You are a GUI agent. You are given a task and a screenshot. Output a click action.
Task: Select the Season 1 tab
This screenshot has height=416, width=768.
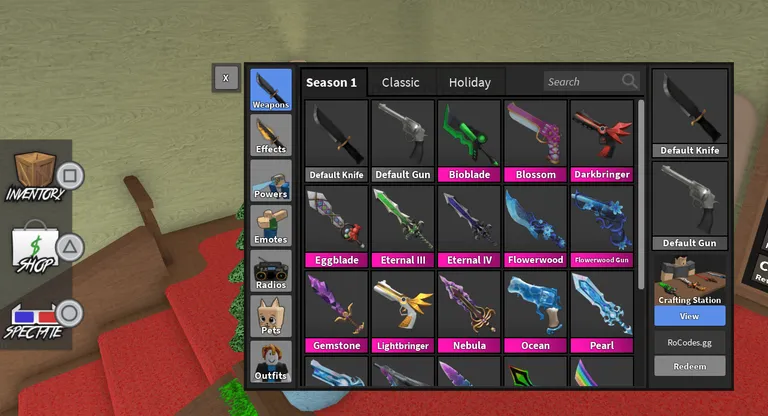tap(331, 82)
